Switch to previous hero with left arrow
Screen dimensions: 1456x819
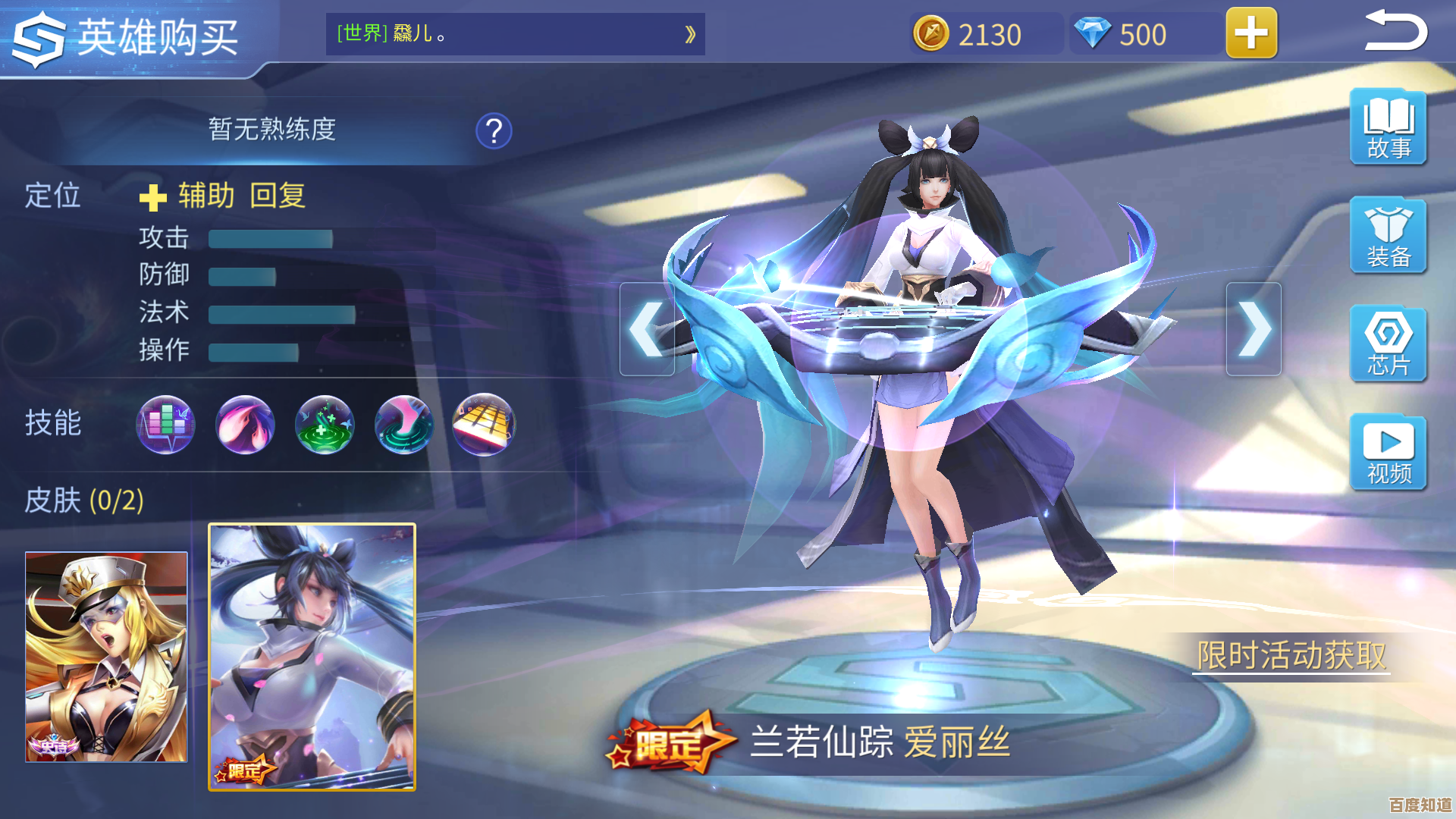(646, 328)
